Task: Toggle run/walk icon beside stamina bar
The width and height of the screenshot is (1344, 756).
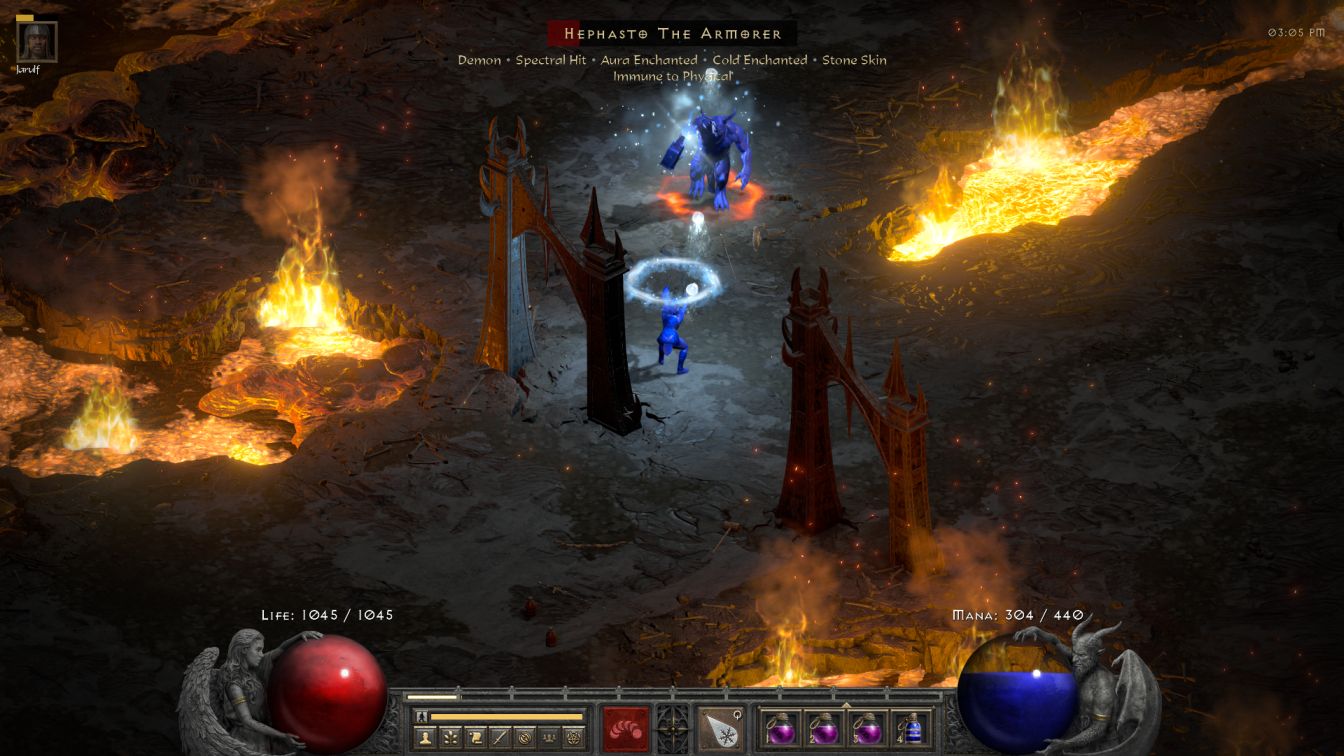Action: [422, 716]
